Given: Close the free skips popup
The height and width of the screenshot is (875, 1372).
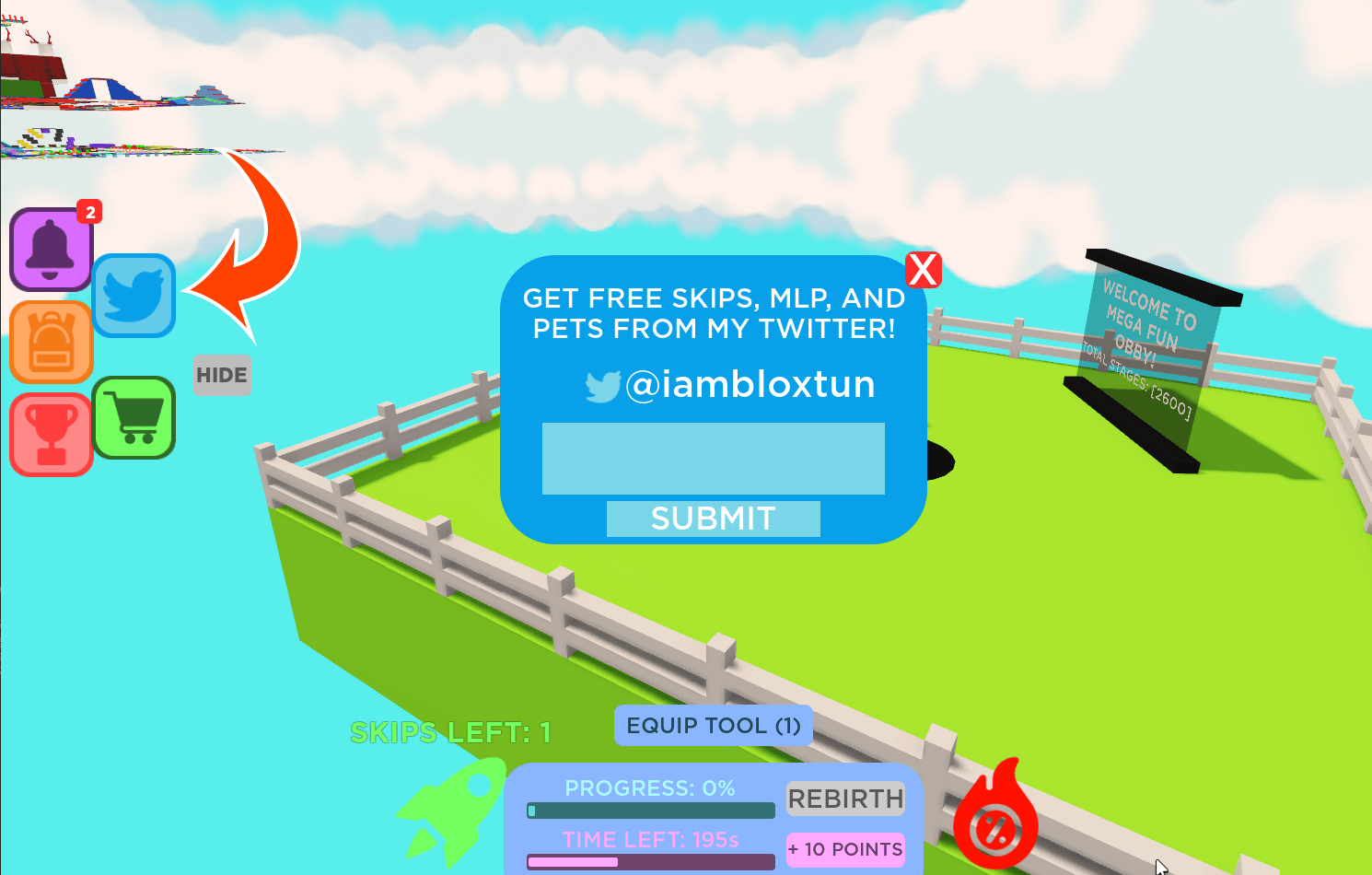Looking at the screenshot, I should [x=924, y=270].
